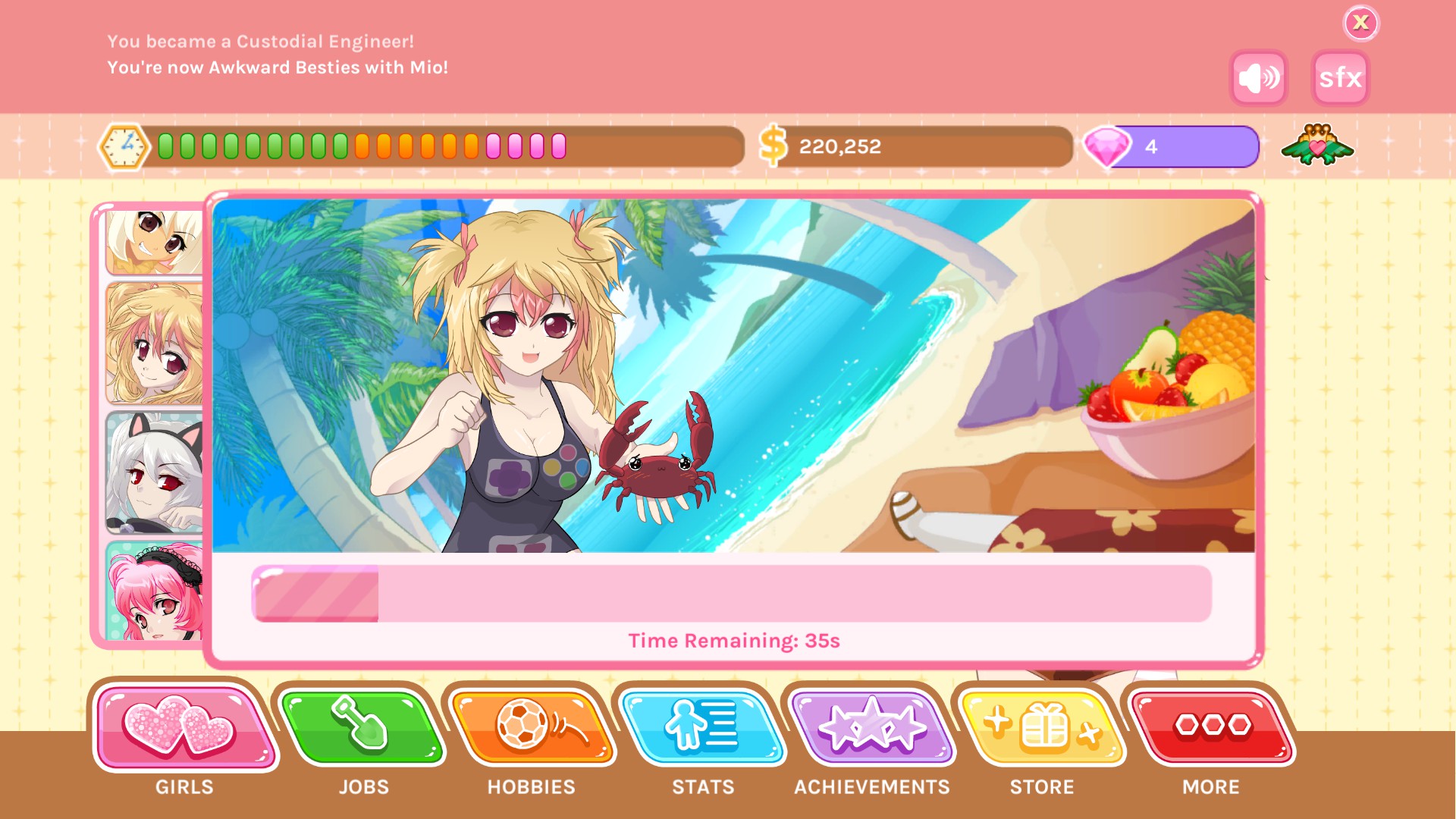Mute the game music speaker button
Viewport: 1456px width, 819px height.
pyautogui.click(x=1257, y=76)
